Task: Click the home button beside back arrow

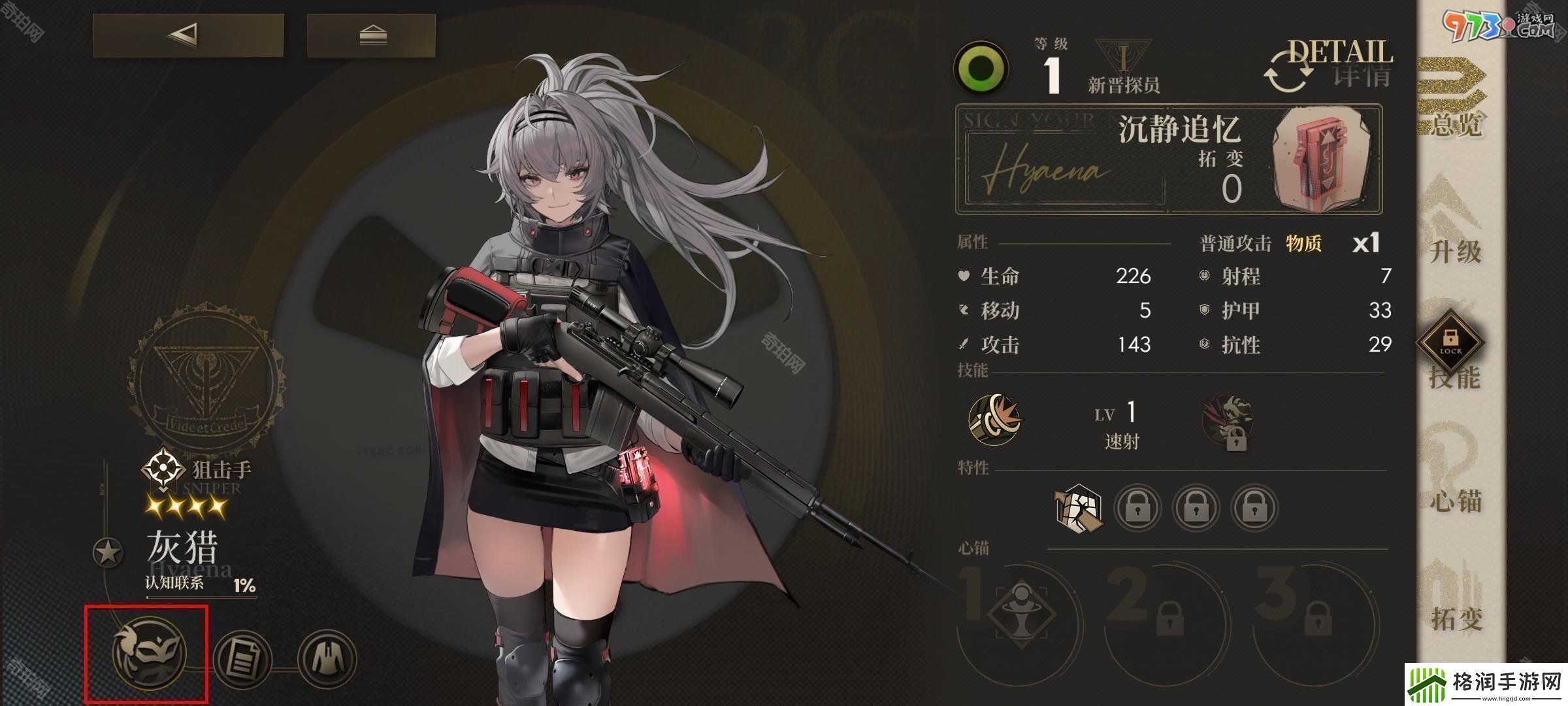Action: 372,35
